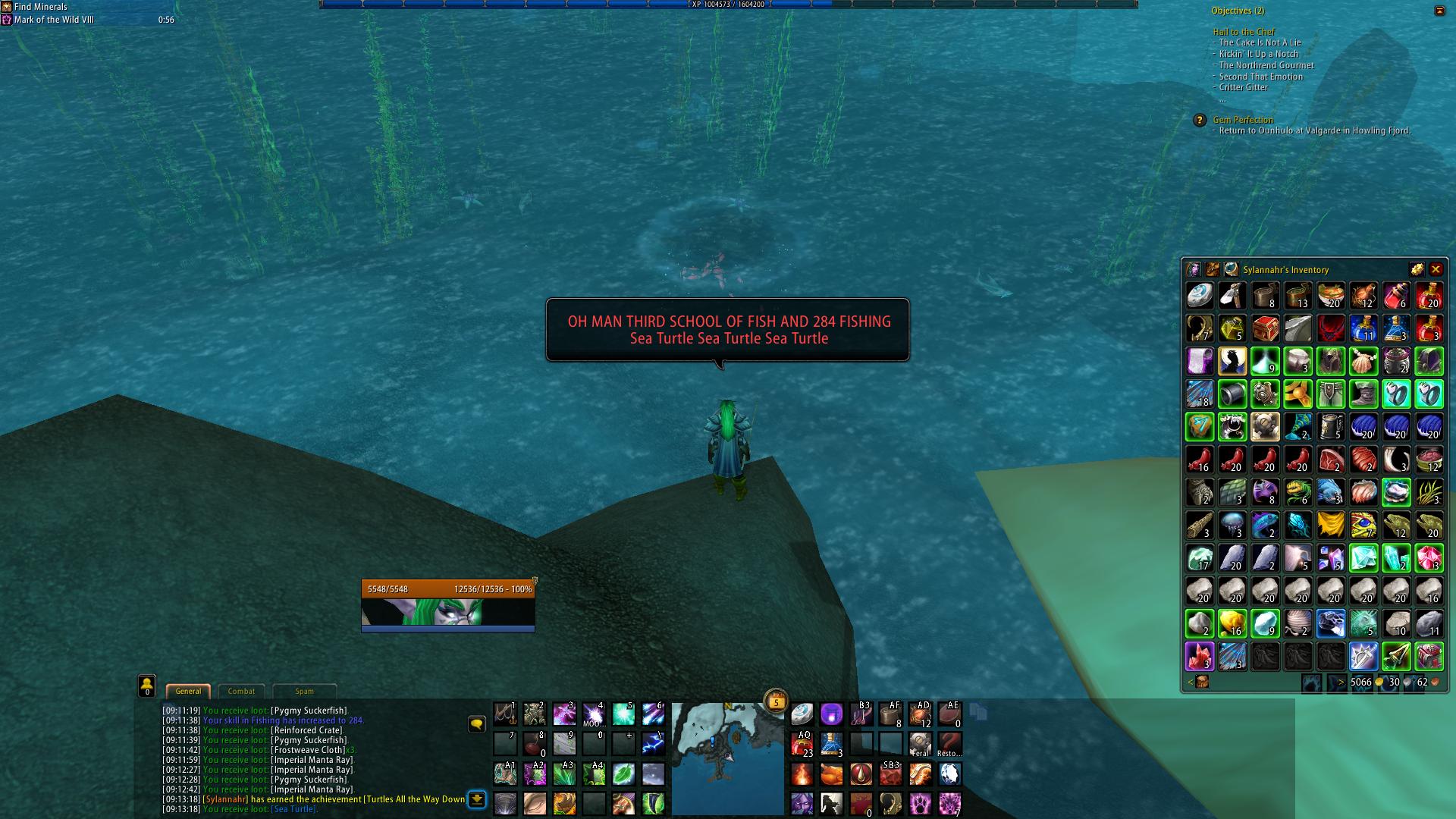Close Sylannahr's Inventory window
1456x819 pixels.
point(1436,269)
